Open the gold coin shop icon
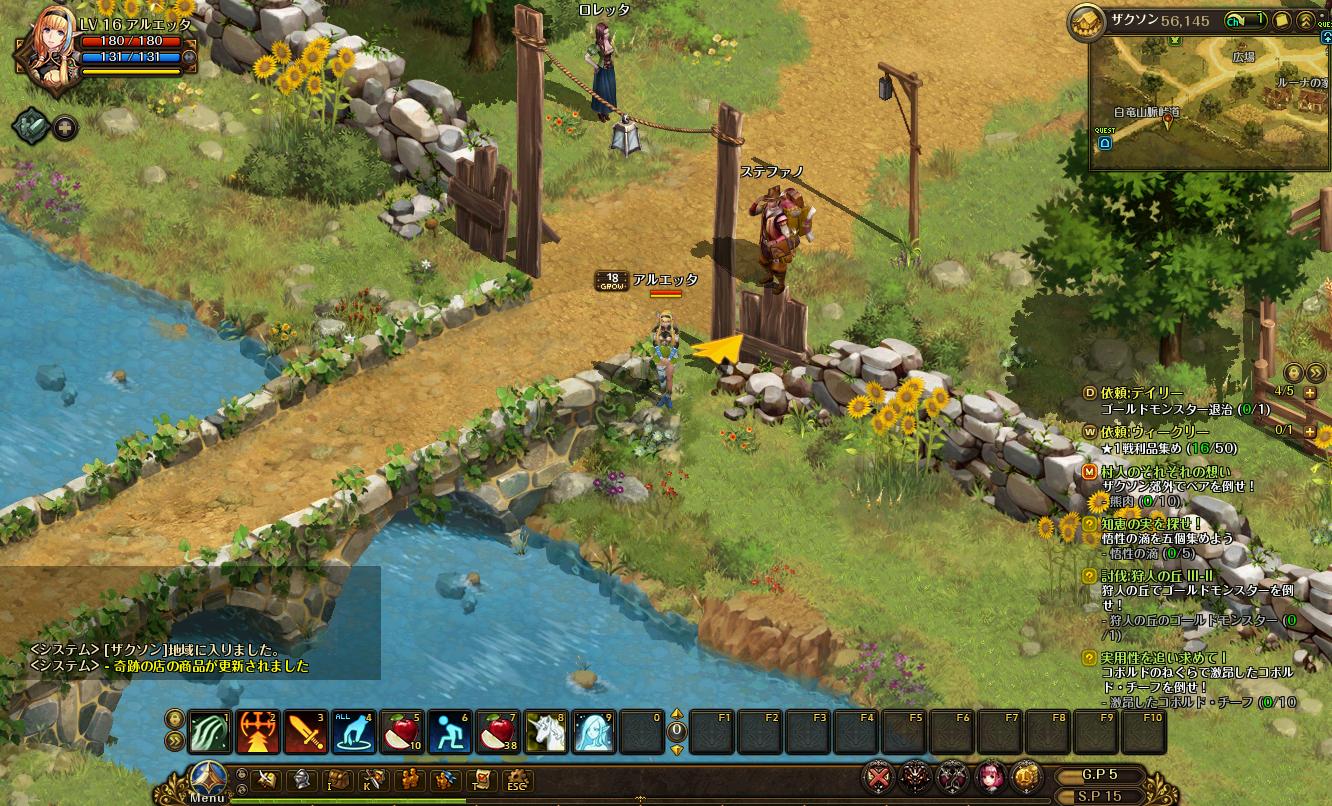Screen dimensions: 1332x806 [1025, 776]
